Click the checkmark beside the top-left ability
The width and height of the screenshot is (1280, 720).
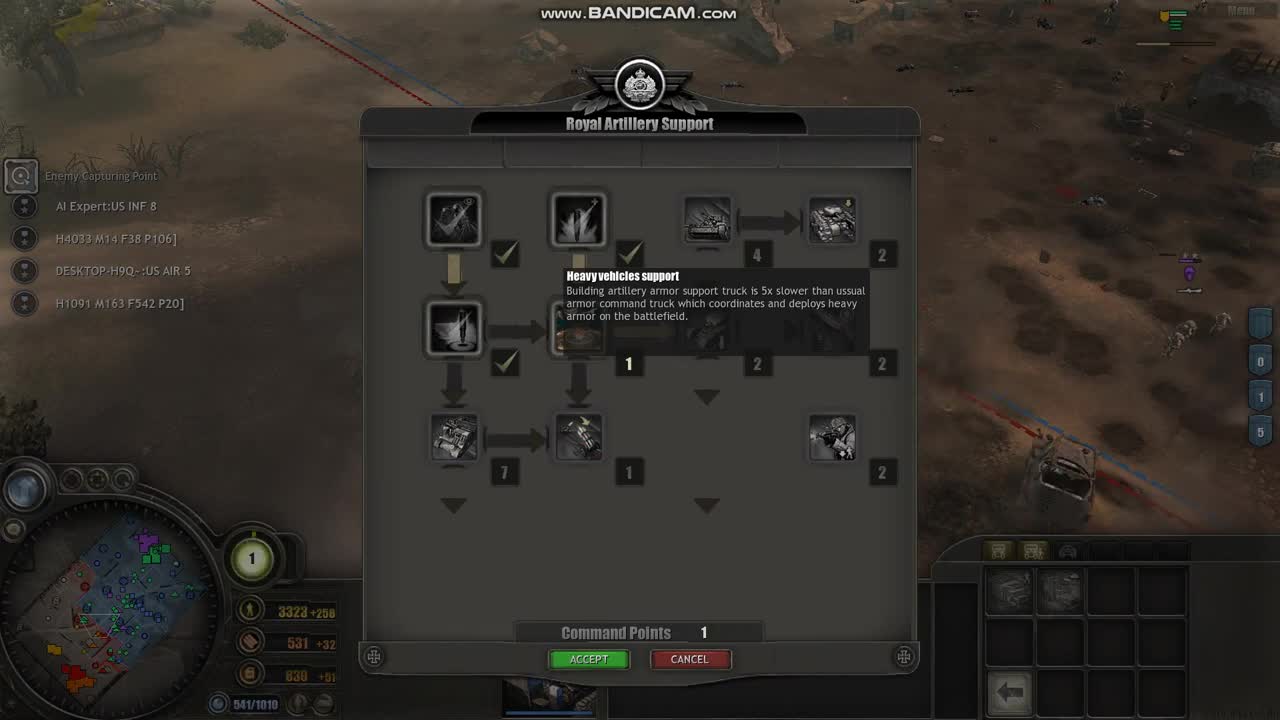[505, 254]
